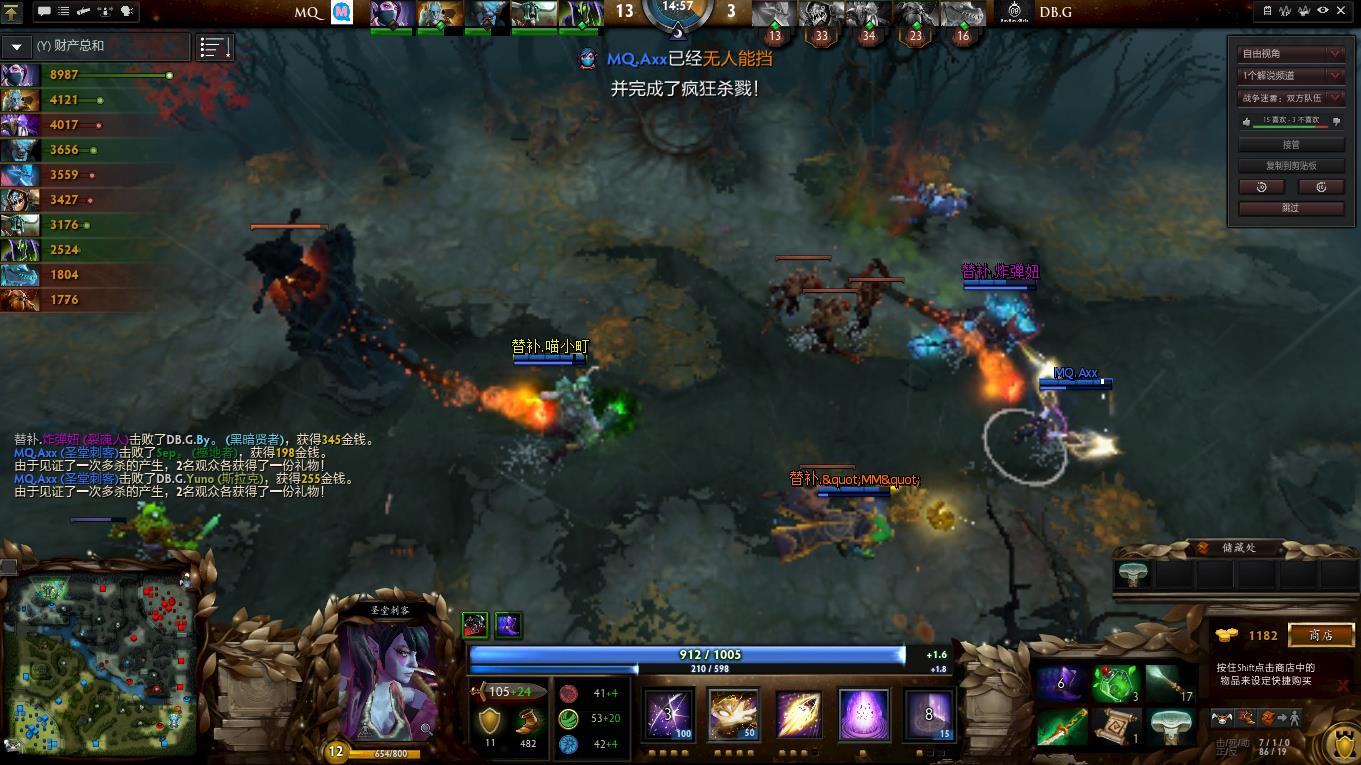The image size is (1361, 765).
Task: Select the green blade item slot
Action: coord(1060,726)
